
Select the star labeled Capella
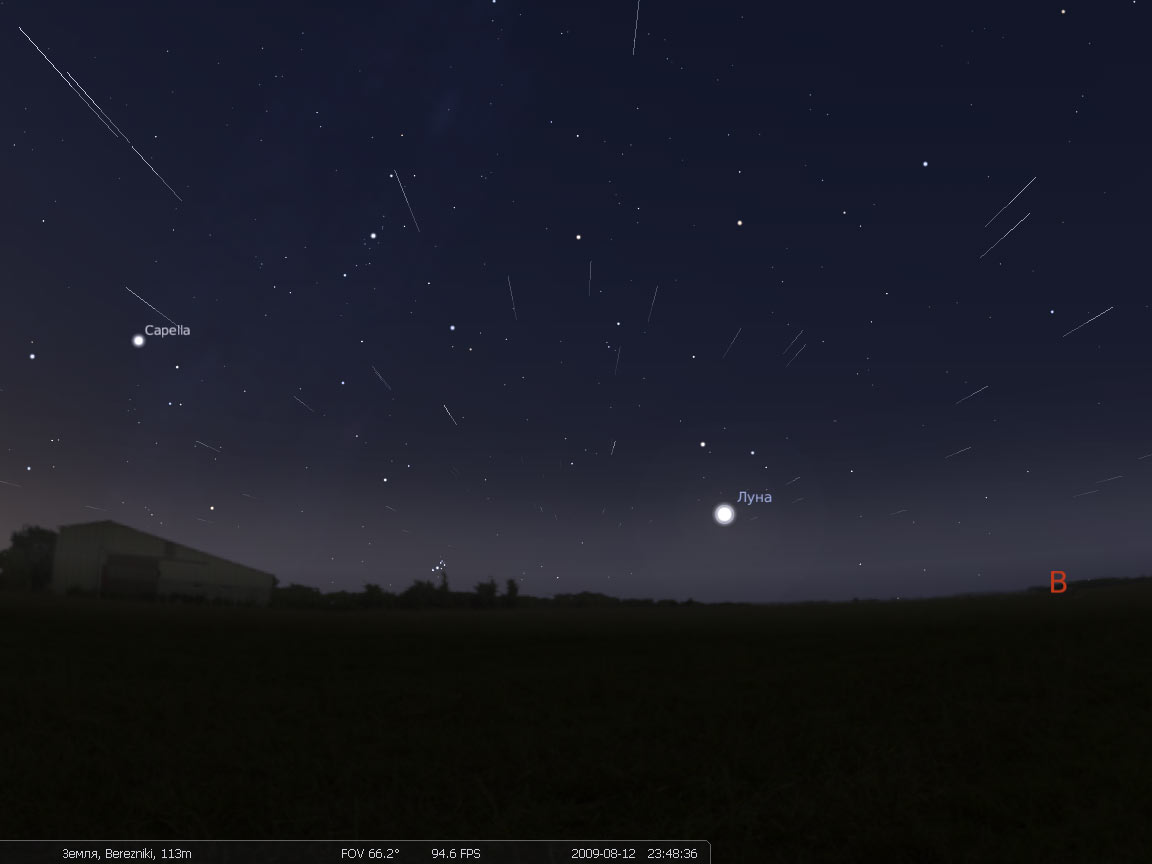click(138, 340)
